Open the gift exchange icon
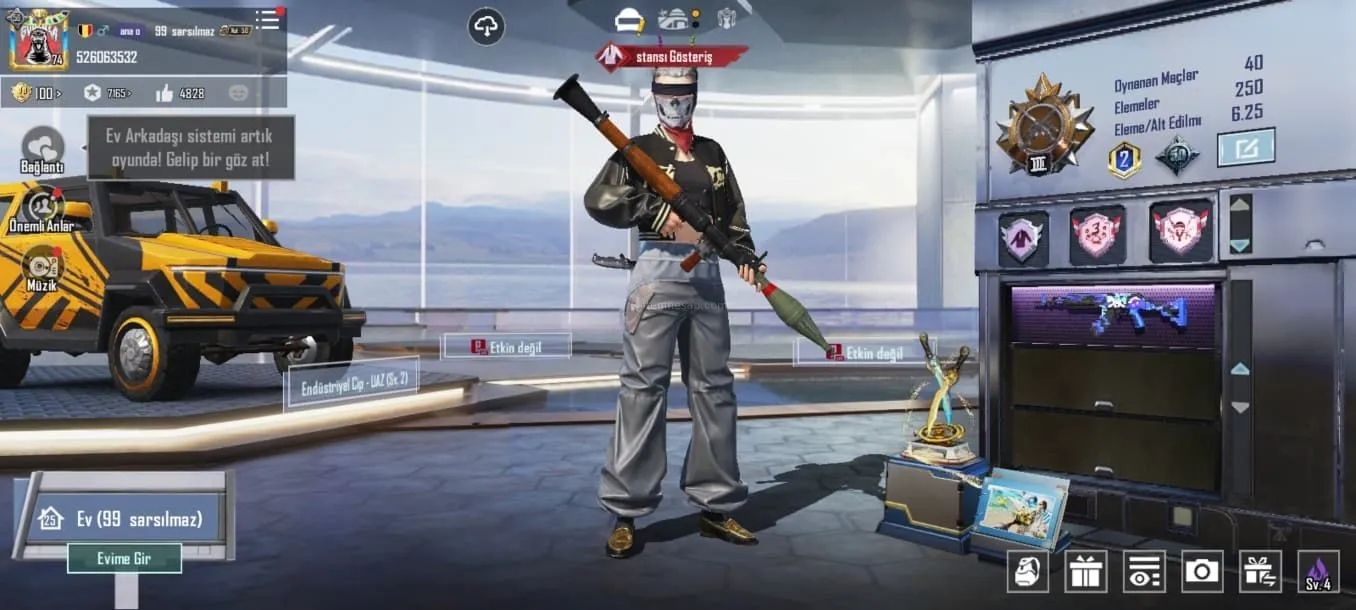 click(1260, 571)
